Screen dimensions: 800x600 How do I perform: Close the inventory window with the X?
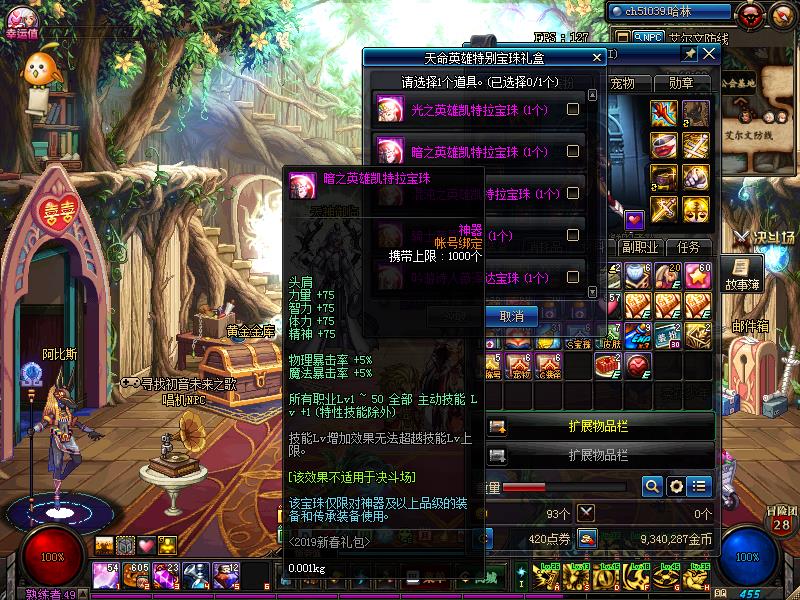click(x=709, y=54)
